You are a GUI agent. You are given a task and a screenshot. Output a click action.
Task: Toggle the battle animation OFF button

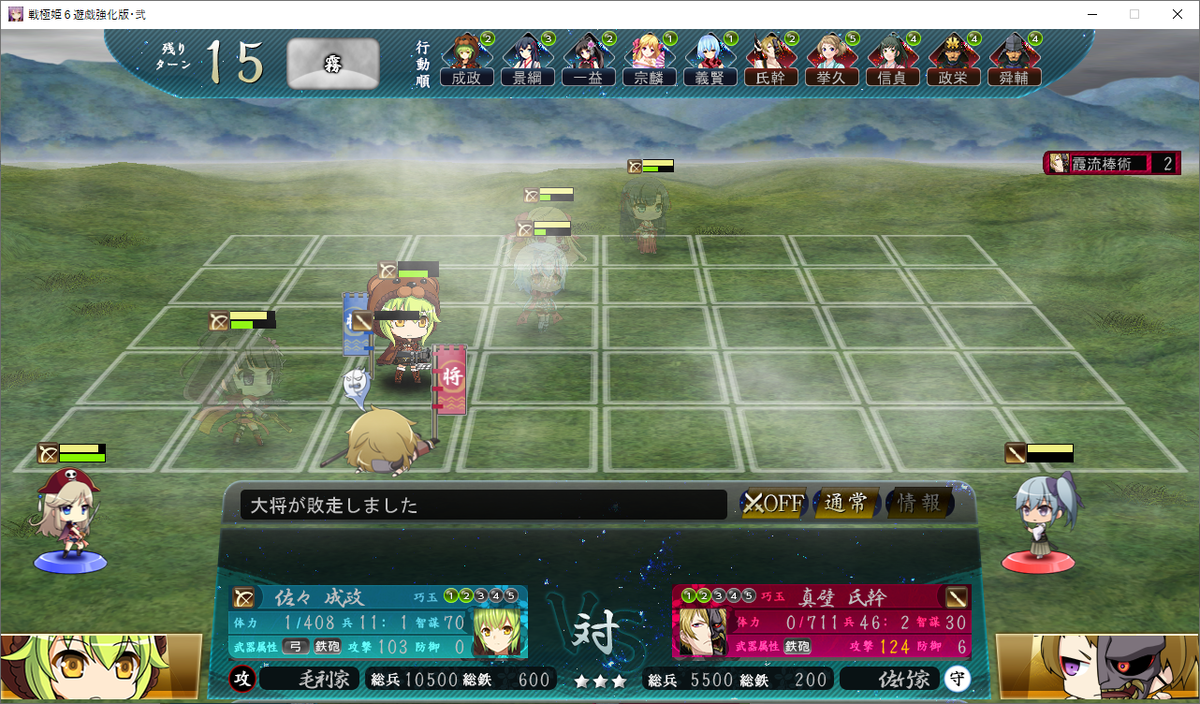click(x=774, y=504)
